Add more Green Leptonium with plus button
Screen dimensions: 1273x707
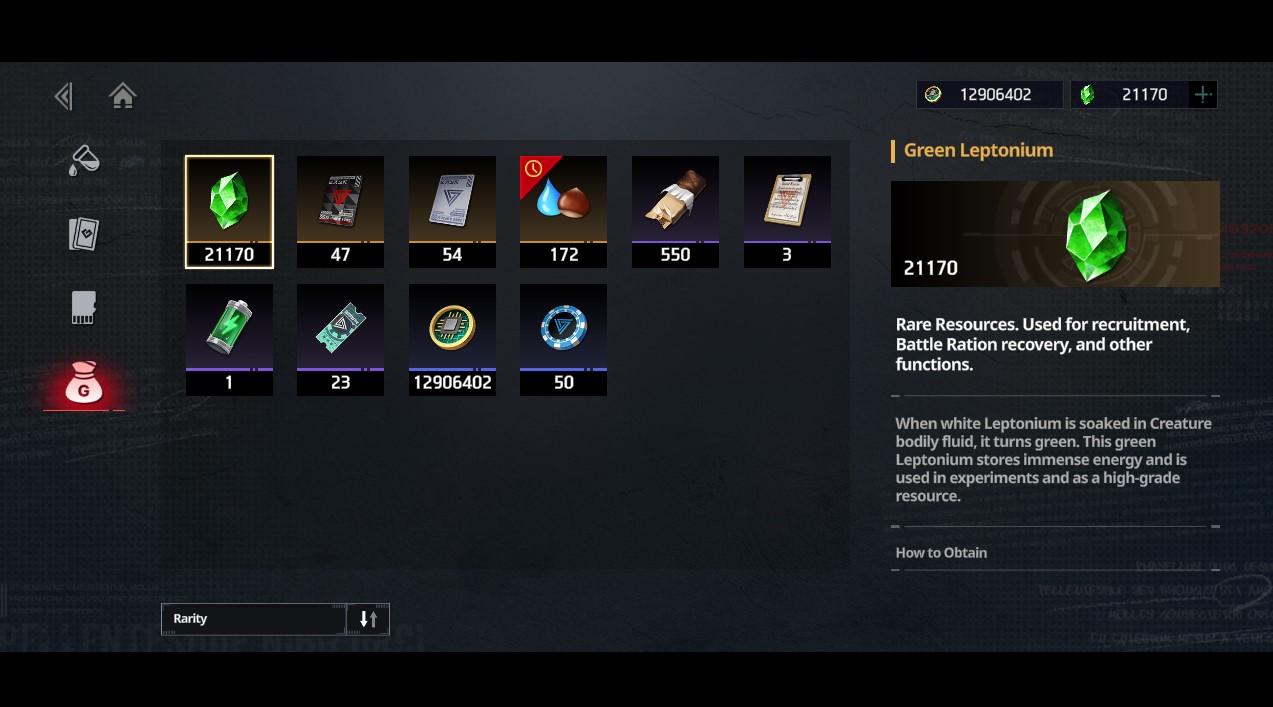pos(1203,95)
